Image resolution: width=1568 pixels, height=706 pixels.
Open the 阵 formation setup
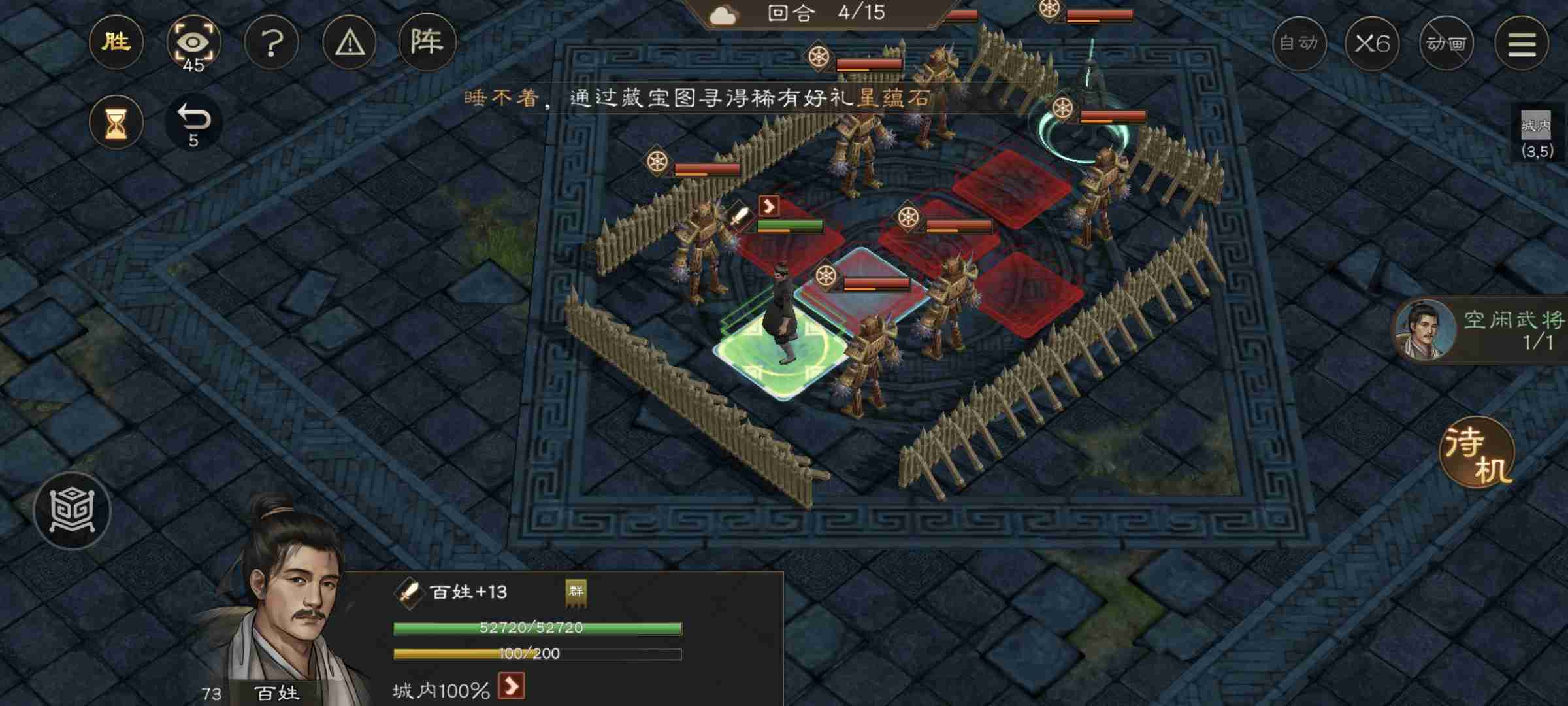[x=426, y=42]
